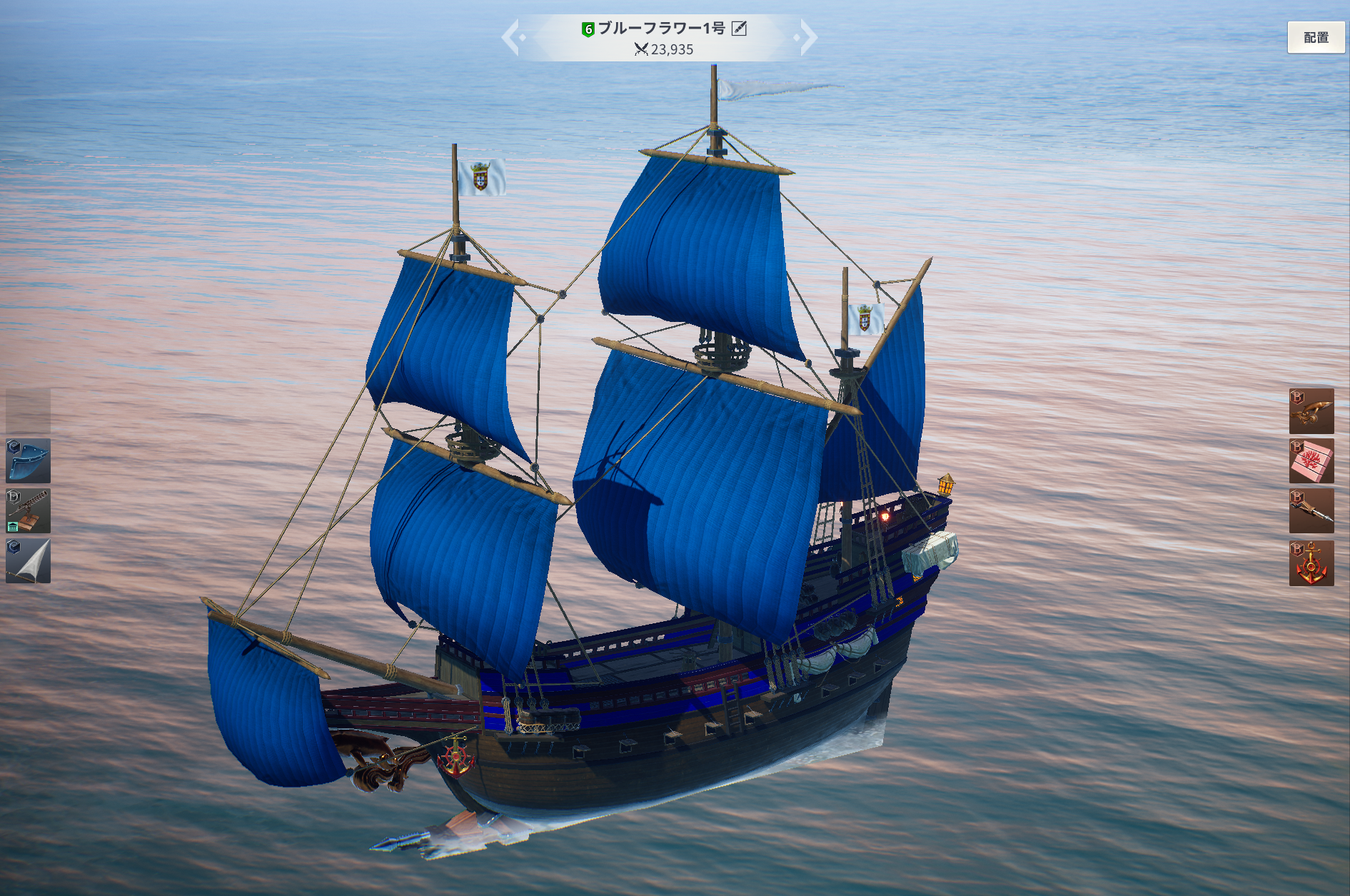
Task: Select the blue armor plate equipment slot
Action: [28, 461]
